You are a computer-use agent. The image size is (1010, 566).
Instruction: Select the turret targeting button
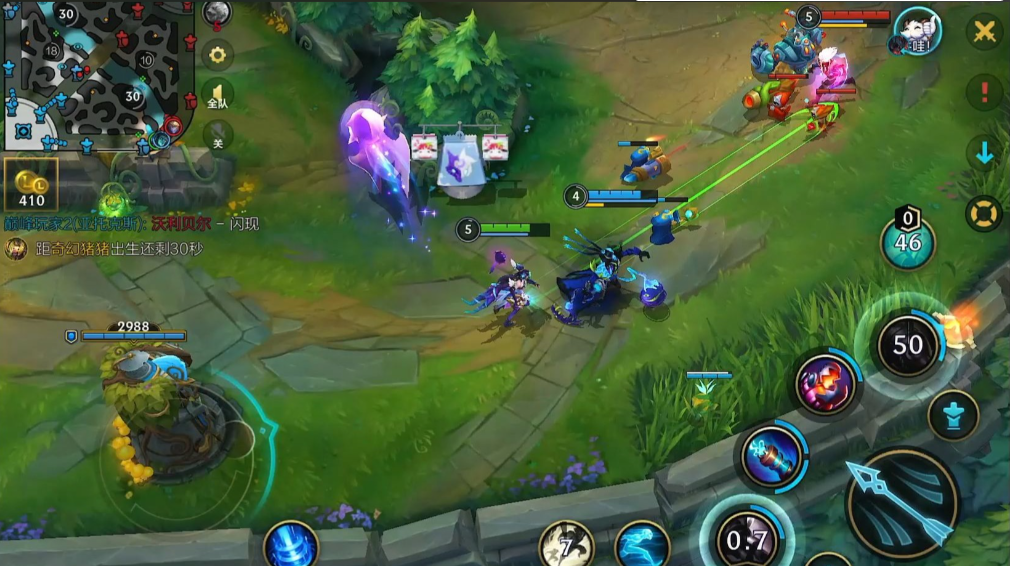[952, 415]
